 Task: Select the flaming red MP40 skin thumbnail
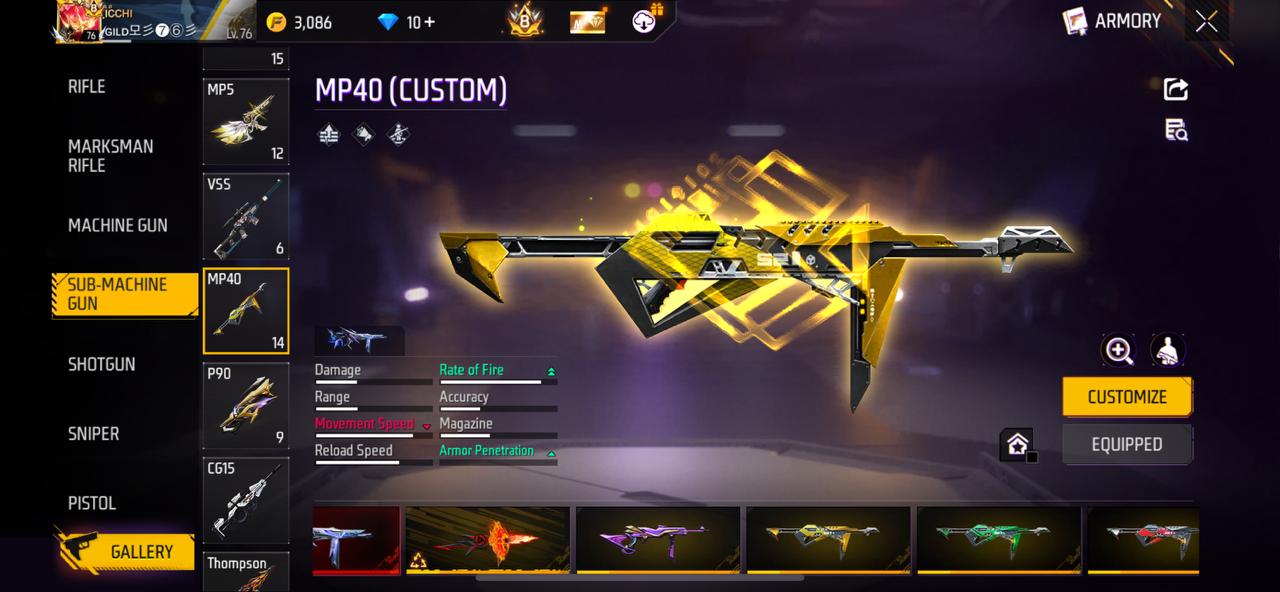click(x=488, y=540)
